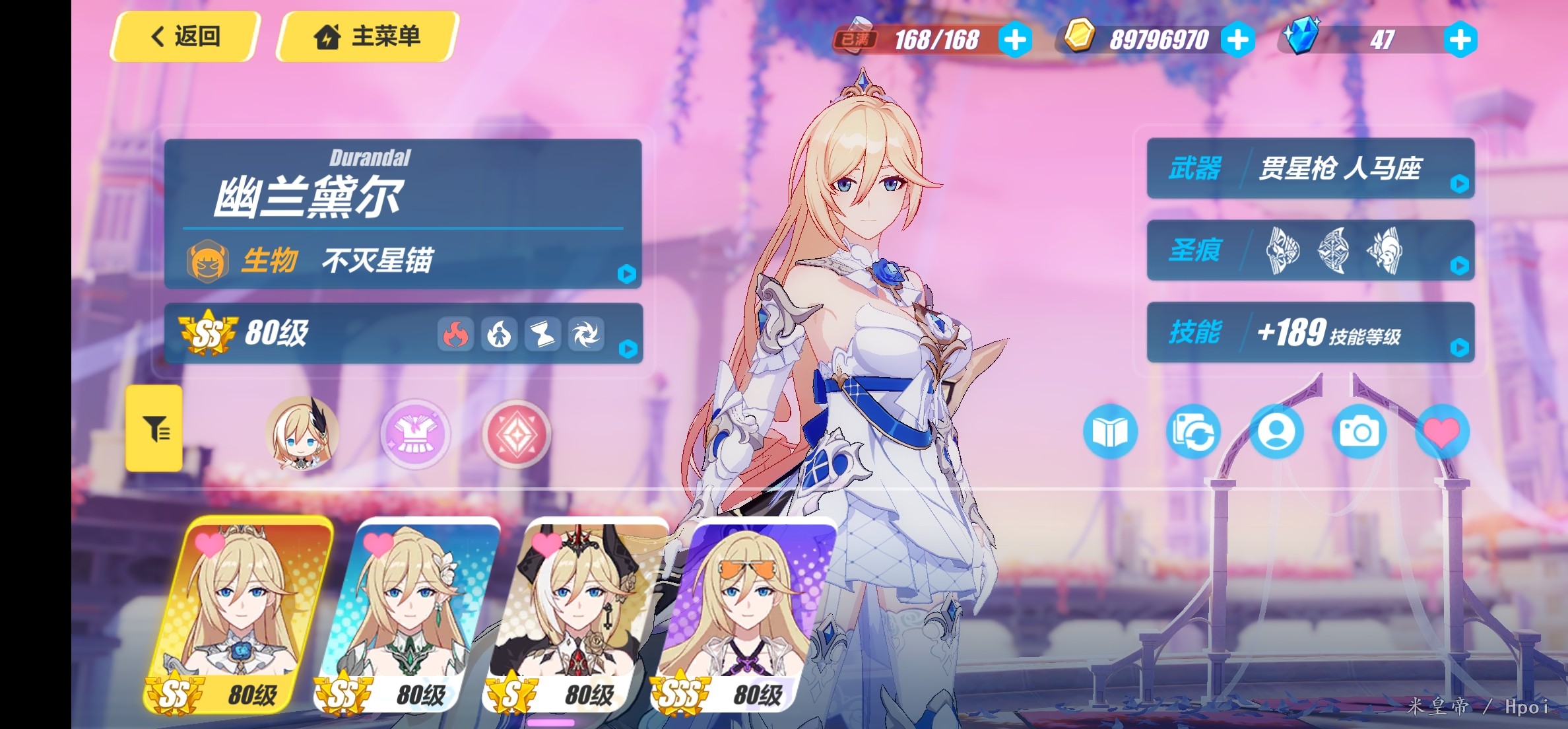
Task: Open the book archive icon
Action: tap(1110, 433)
